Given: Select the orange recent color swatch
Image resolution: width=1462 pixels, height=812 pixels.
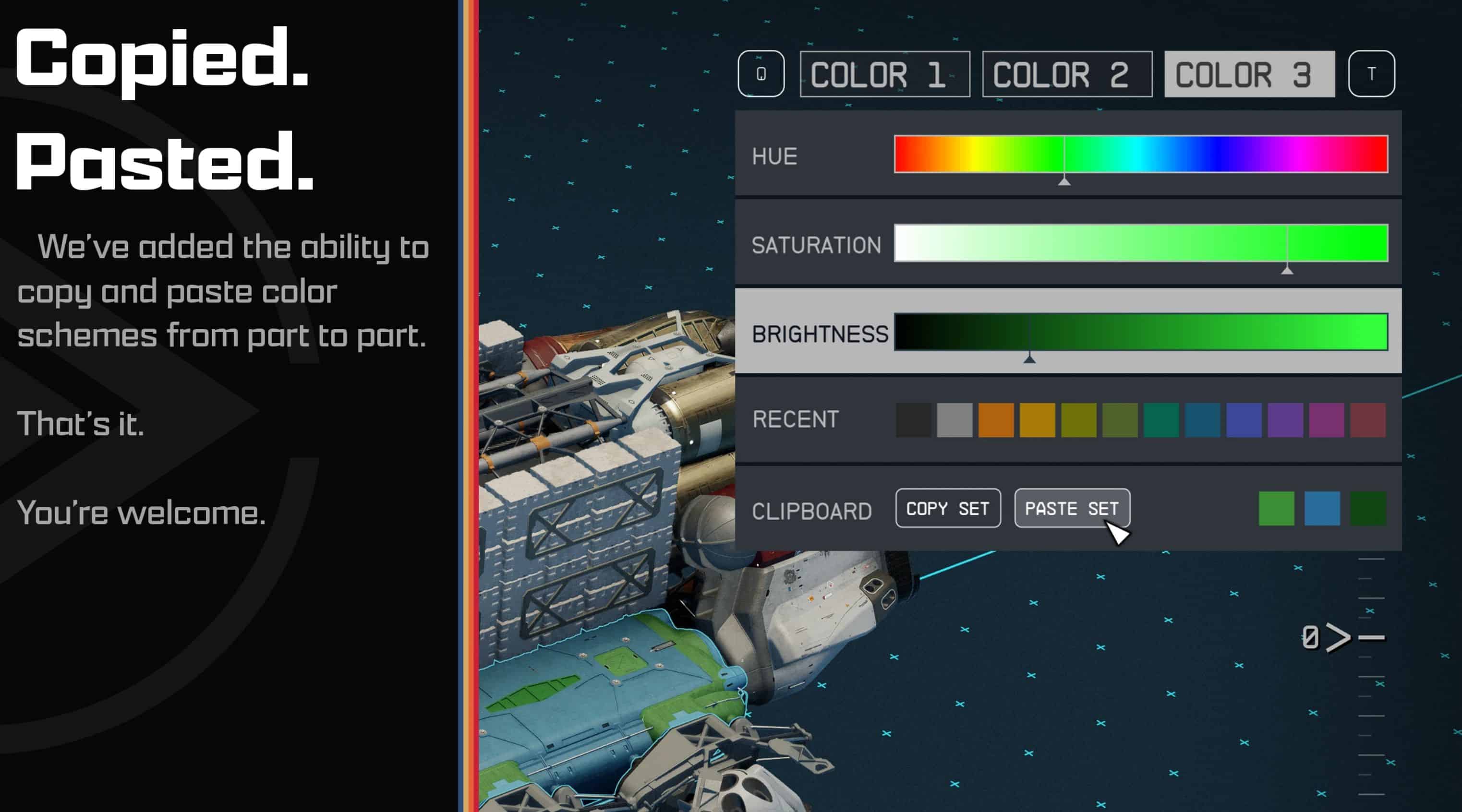Looking at the screenshot, I should coord(996,420).
